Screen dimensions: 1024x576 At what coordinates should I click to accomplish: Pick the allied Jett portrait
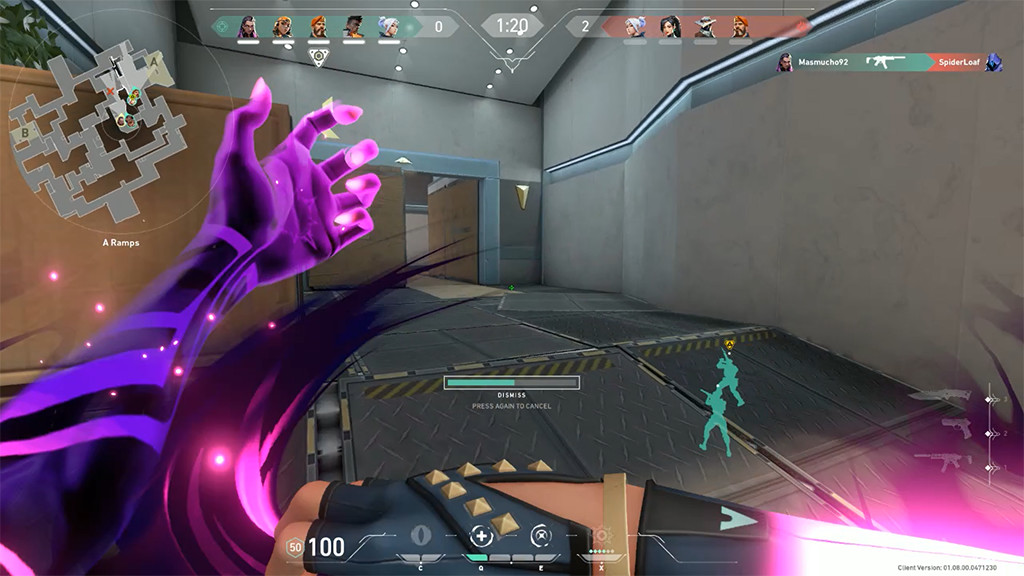[x=388, y=26]
